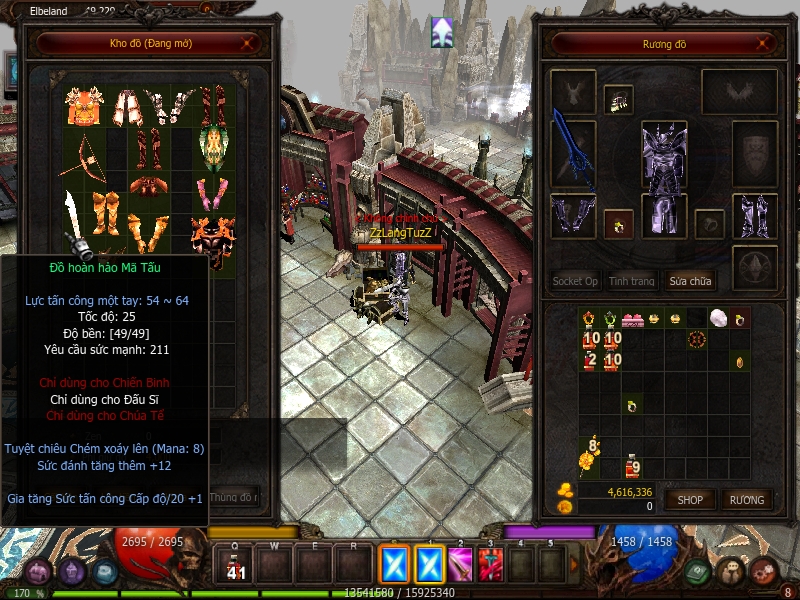
Task: Activate the red skill in slot 3
Action: pos(490,565)
